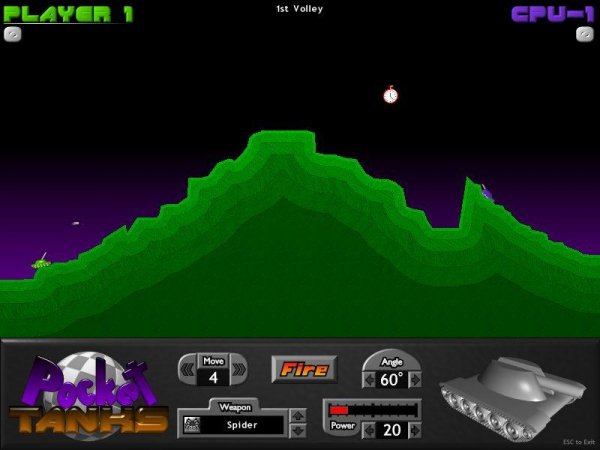Image resolution: width=600 pixels, height=450 pixels.
Task: Select the previous weapon with the up arrow
Action: [x=297, y=415]
